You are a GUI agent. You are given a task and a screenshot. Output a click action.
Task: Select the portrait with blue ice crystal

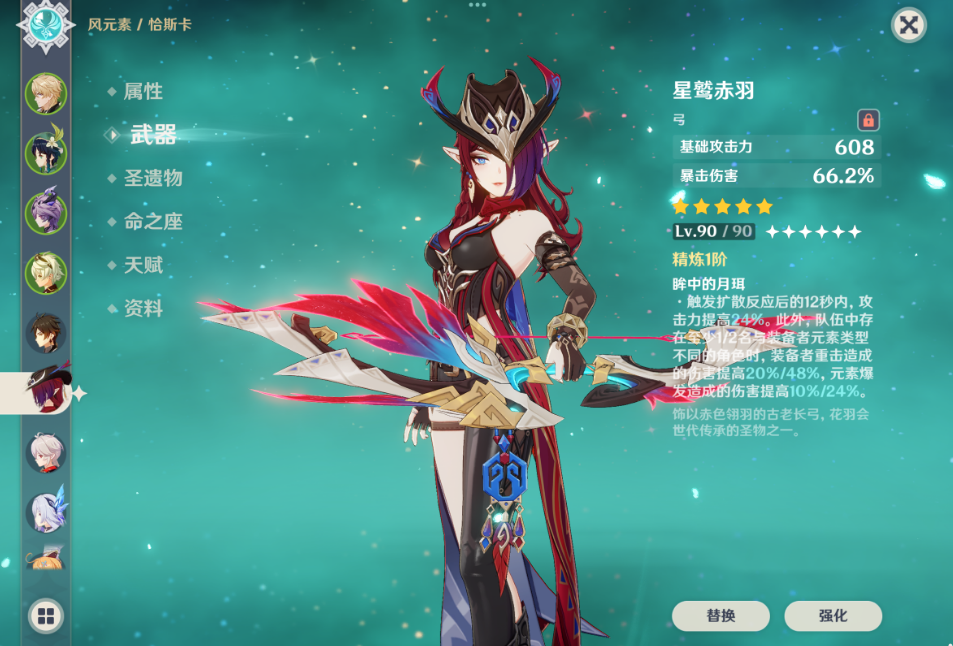(46, 511)
